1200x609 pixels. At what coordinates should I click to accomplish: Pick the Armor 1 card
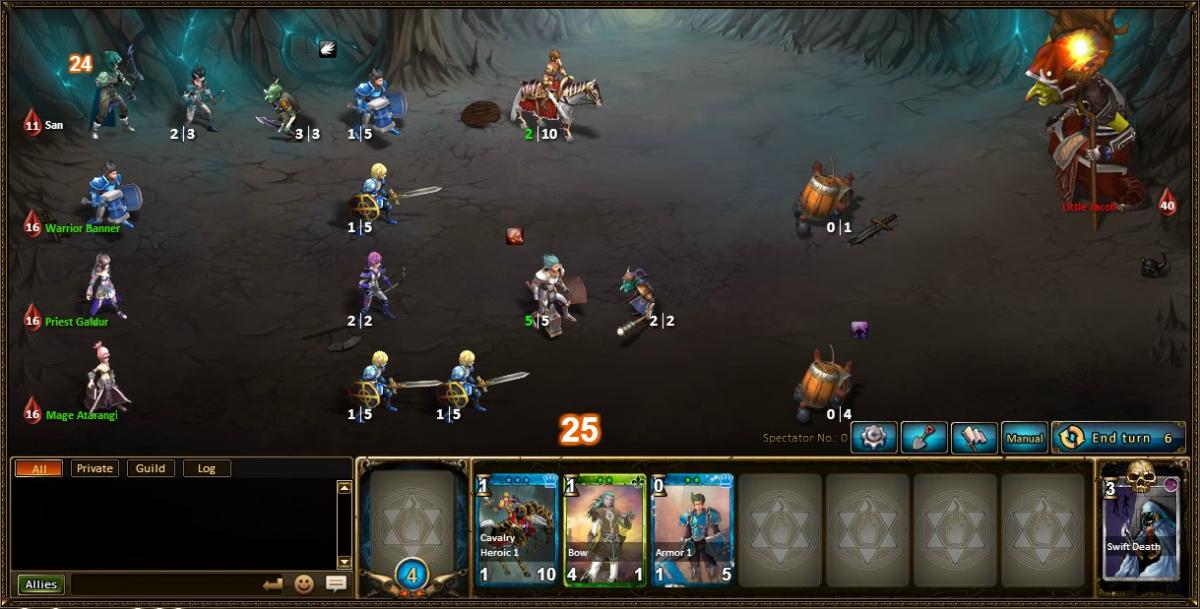point(692,528)
